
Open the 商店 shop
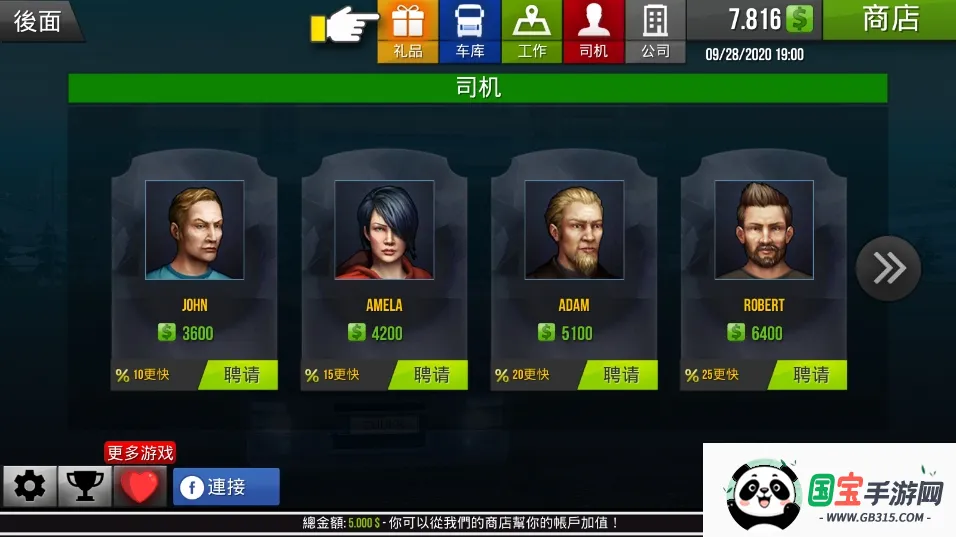tap(889, 19)
